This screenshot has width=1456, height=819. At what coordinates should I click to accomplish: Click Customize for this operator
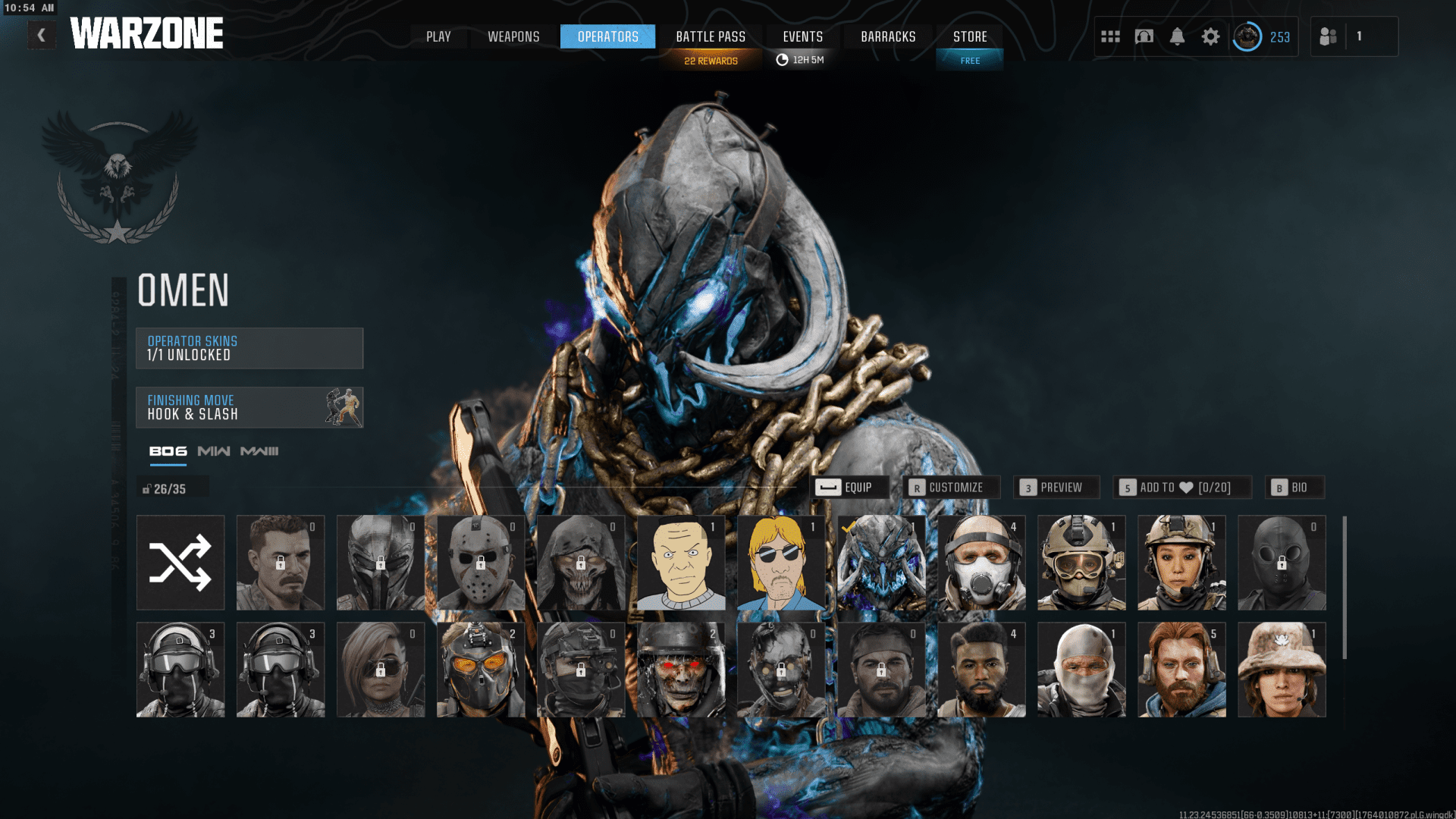pos(953,488)
